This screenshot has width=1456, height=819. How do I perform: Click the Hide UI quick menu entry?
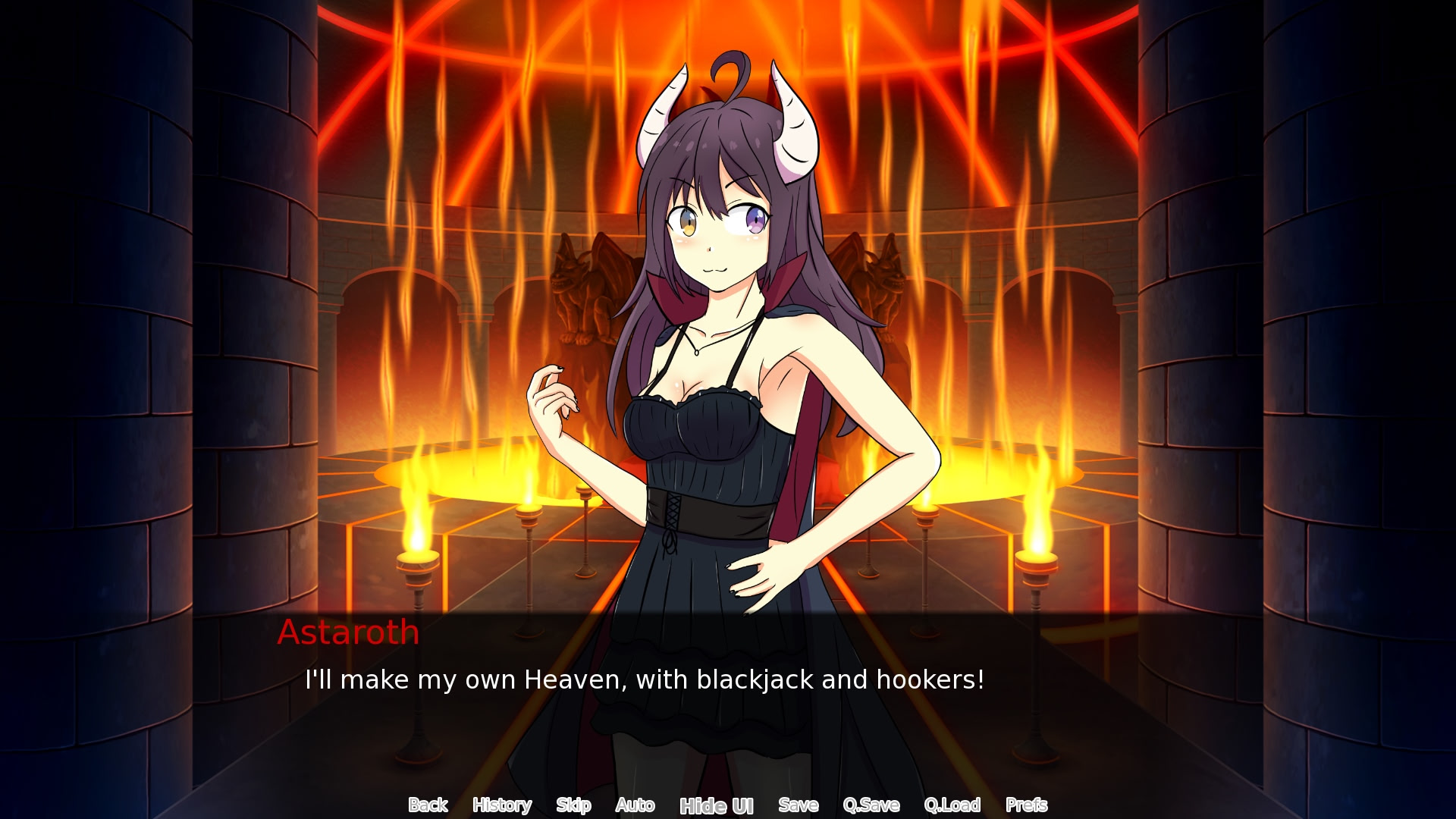(716, 805)
